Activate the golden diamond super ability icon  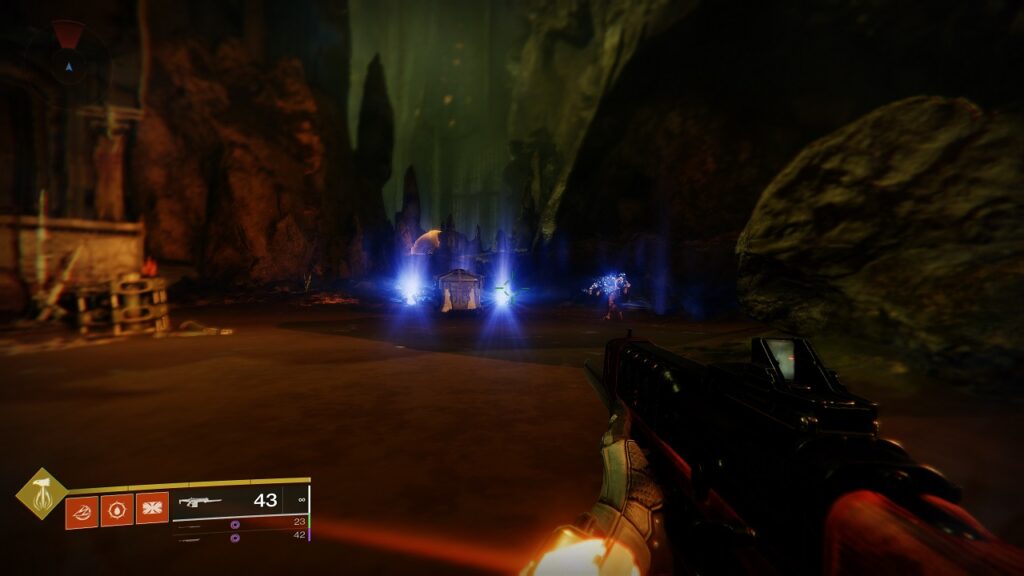coord(42,494)
